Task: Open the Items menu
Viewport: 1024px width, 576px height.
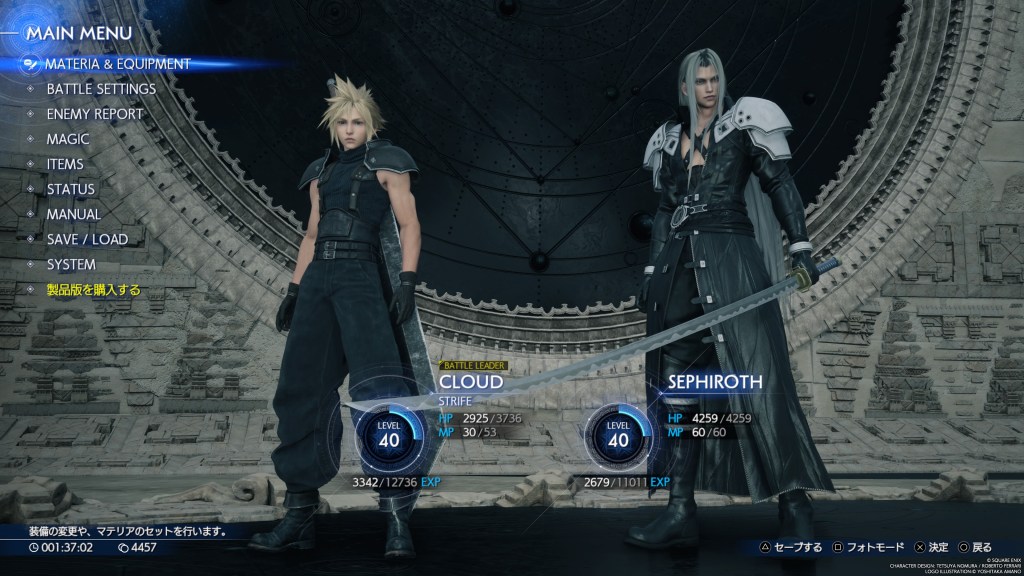Action: (x=65, y=164)
